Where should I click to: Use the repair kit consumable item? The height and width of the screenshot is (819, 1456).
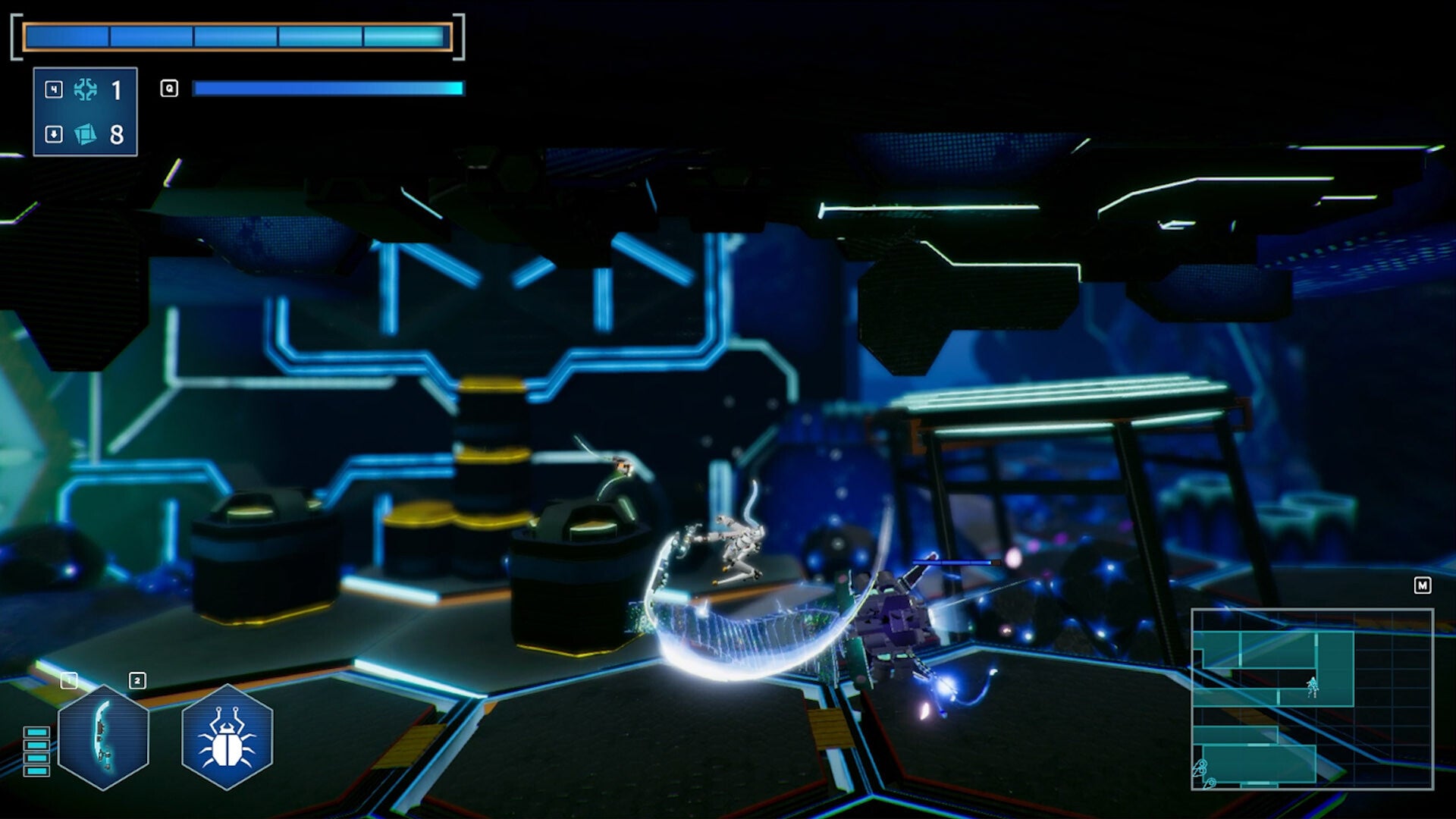click(85, 90)
